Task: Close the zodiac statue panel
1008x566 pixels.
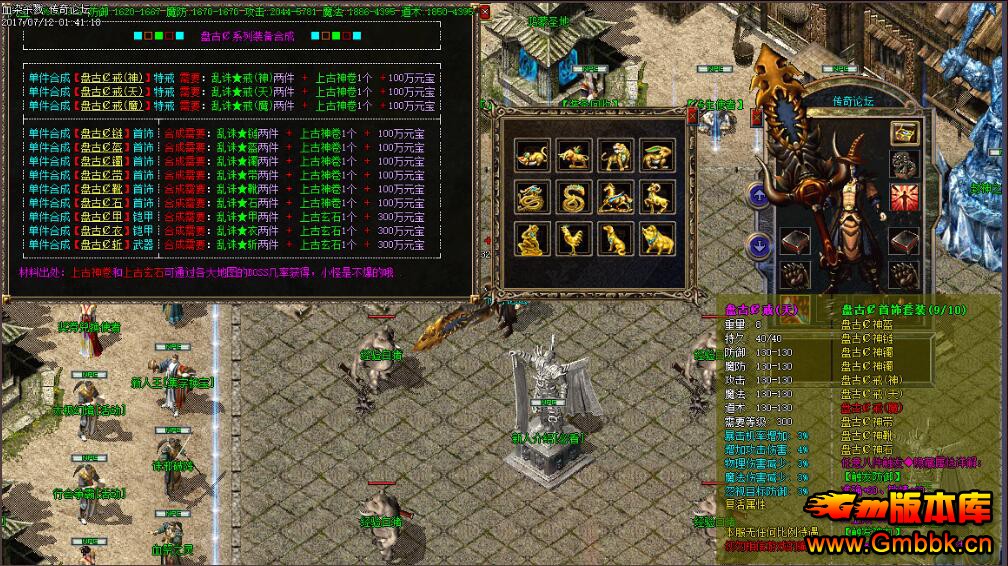Action: [x=692, y=116]
